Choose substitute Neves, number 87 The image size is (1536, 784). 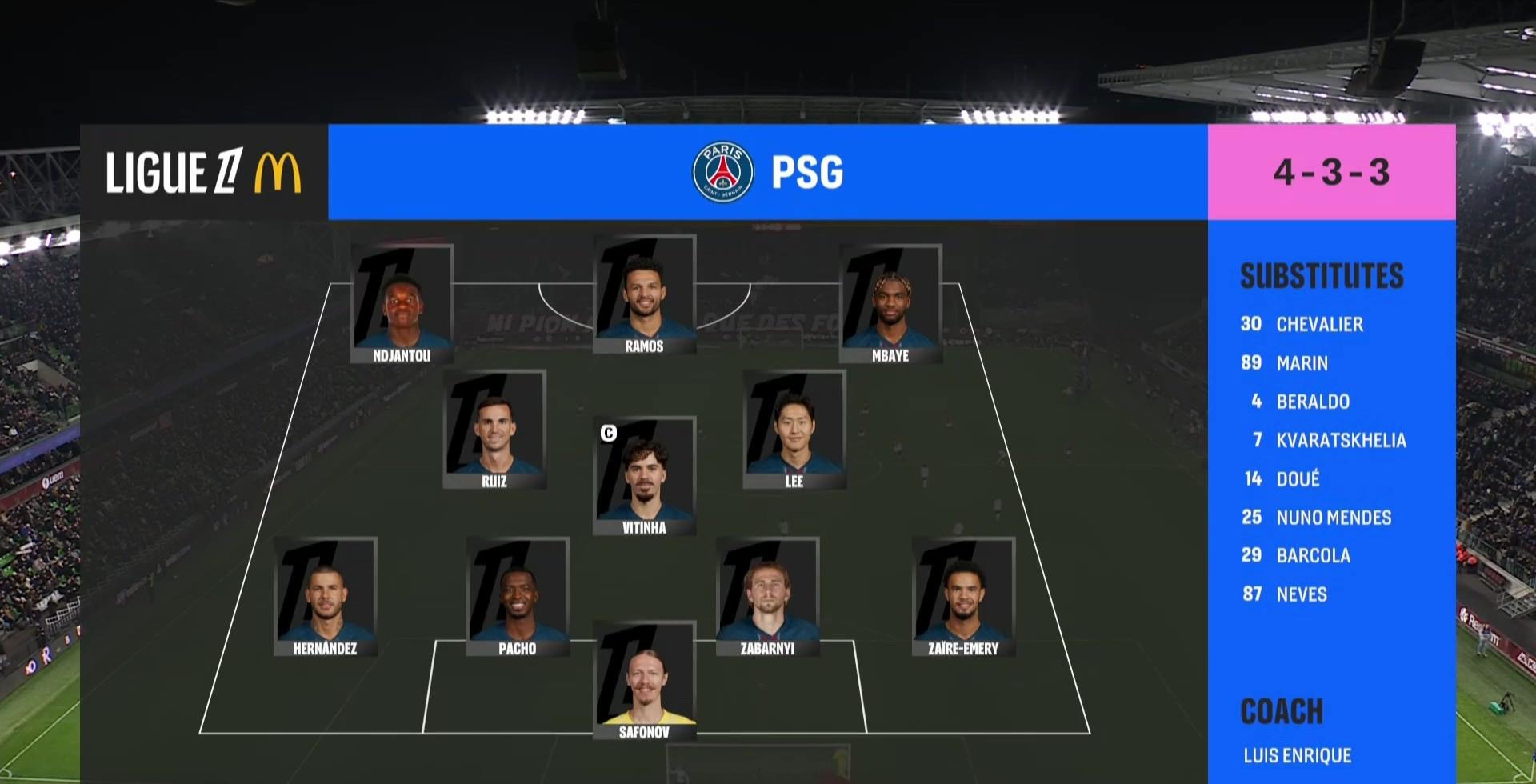(1301, 594)
